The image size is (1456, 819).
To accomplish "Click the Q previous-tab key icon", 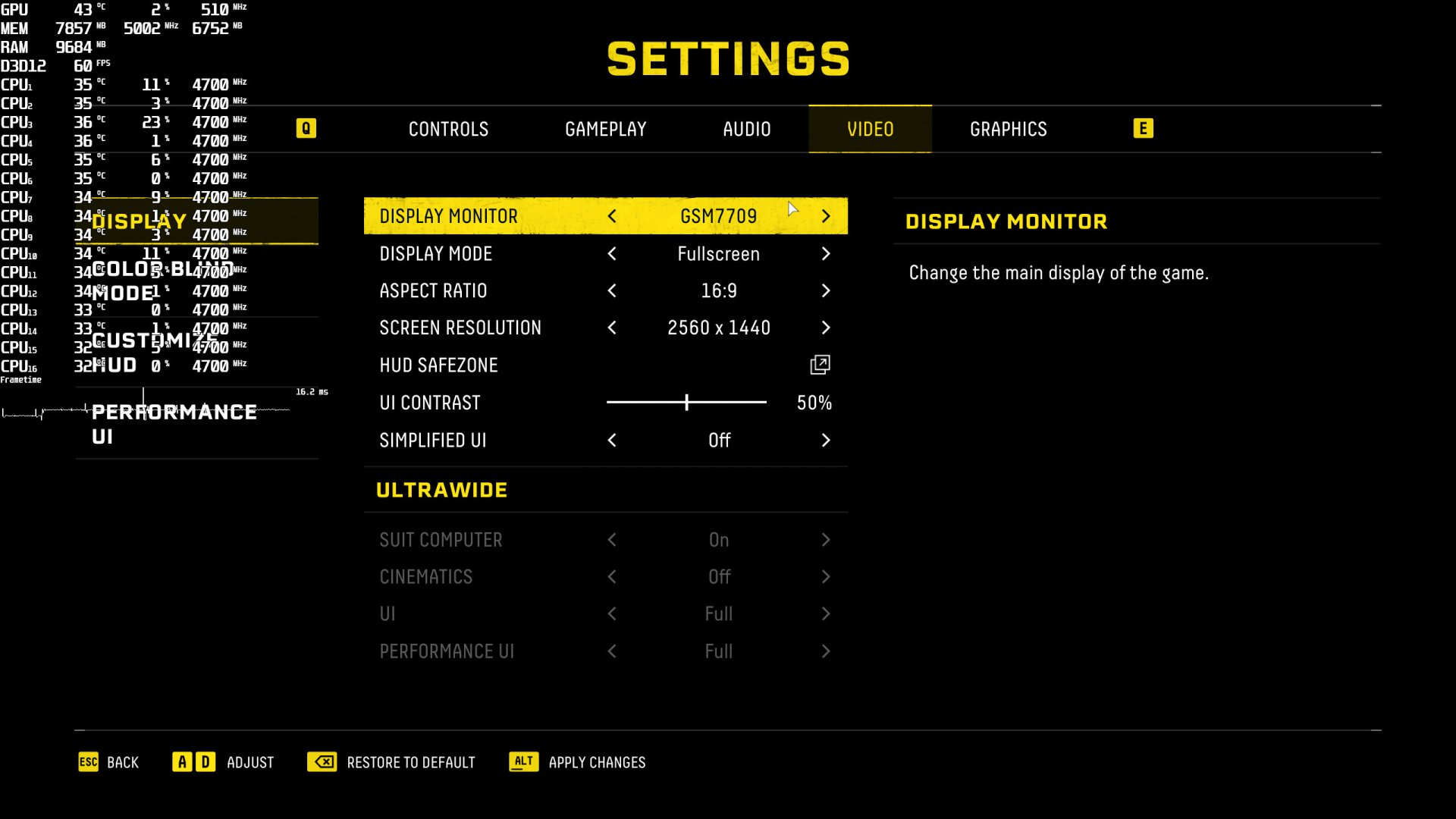I will (x=306, y=128).
